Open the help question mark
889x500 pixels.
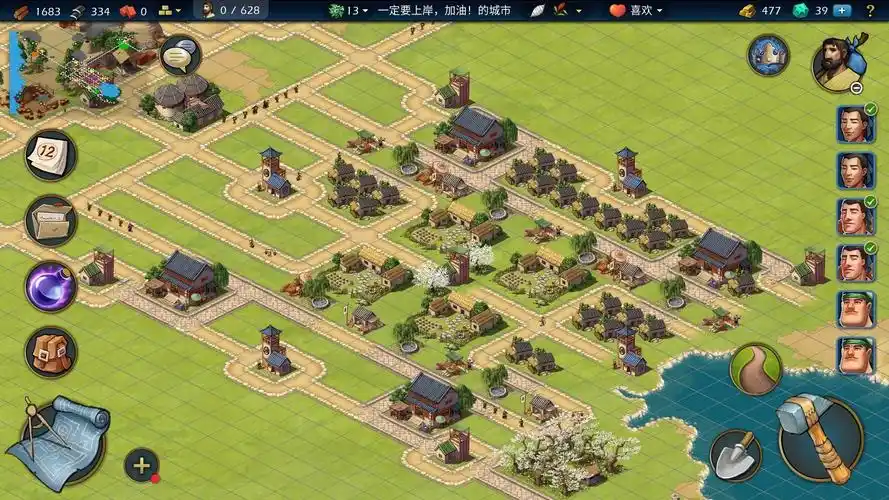pyautogui.click(x=869, y=10)
